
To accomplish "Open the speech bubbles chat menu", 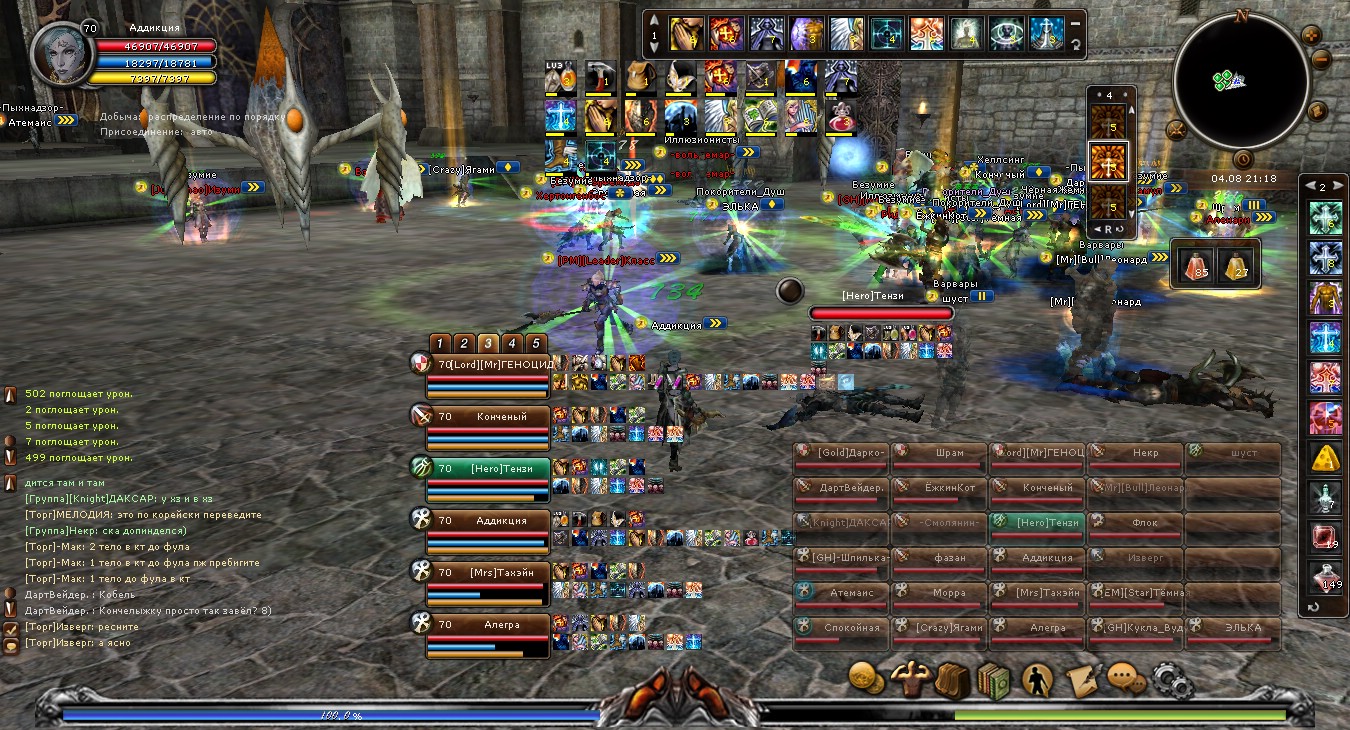I will point(1126,680).
